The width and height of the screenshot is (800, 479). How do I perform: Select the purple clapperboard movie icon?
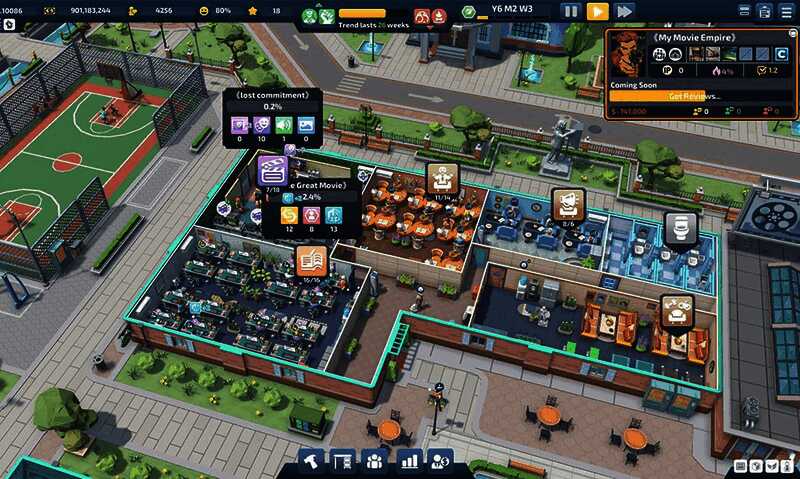273,170
